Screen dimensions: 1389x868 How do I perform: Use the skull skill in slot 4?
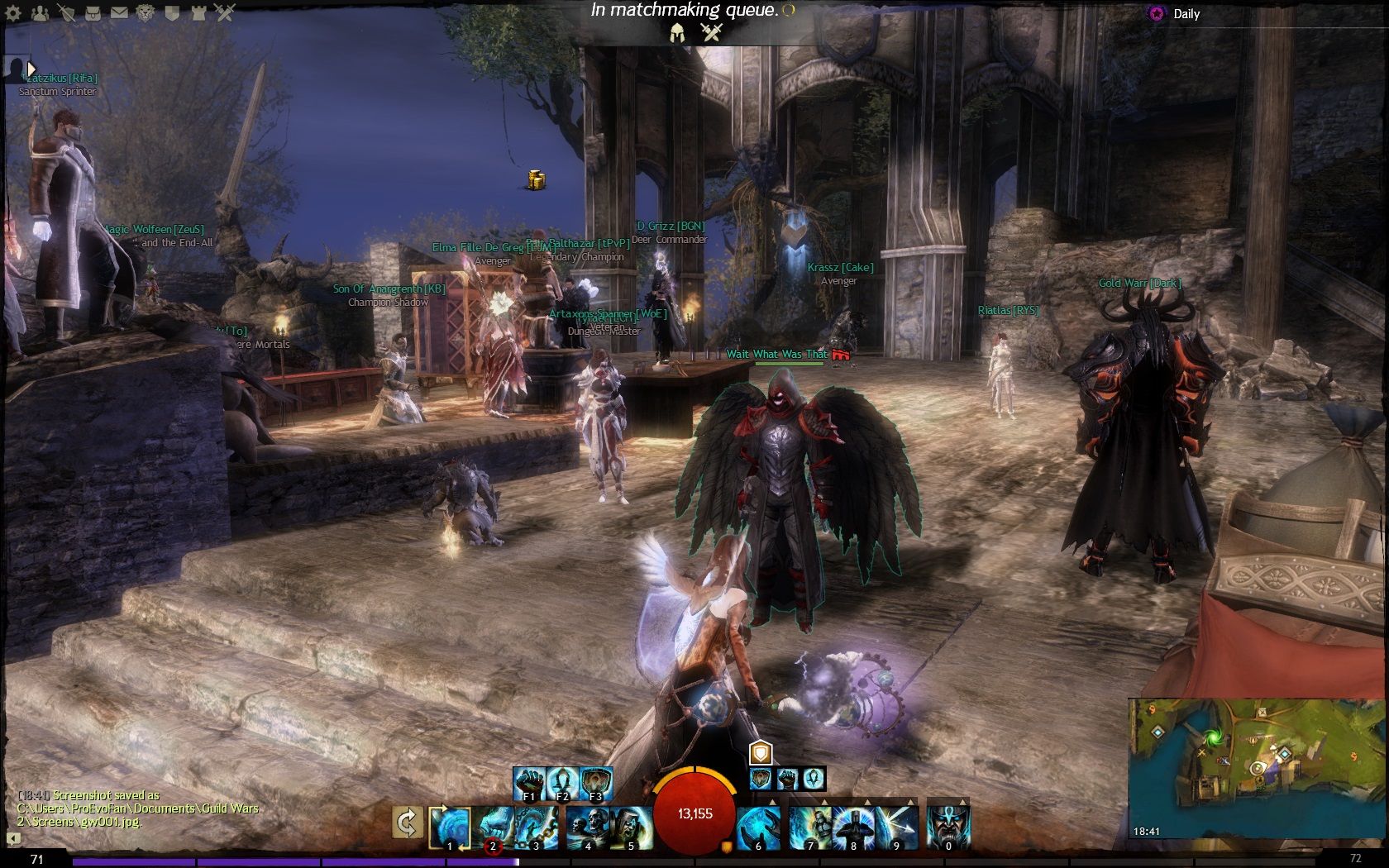(x=588, y=827)
